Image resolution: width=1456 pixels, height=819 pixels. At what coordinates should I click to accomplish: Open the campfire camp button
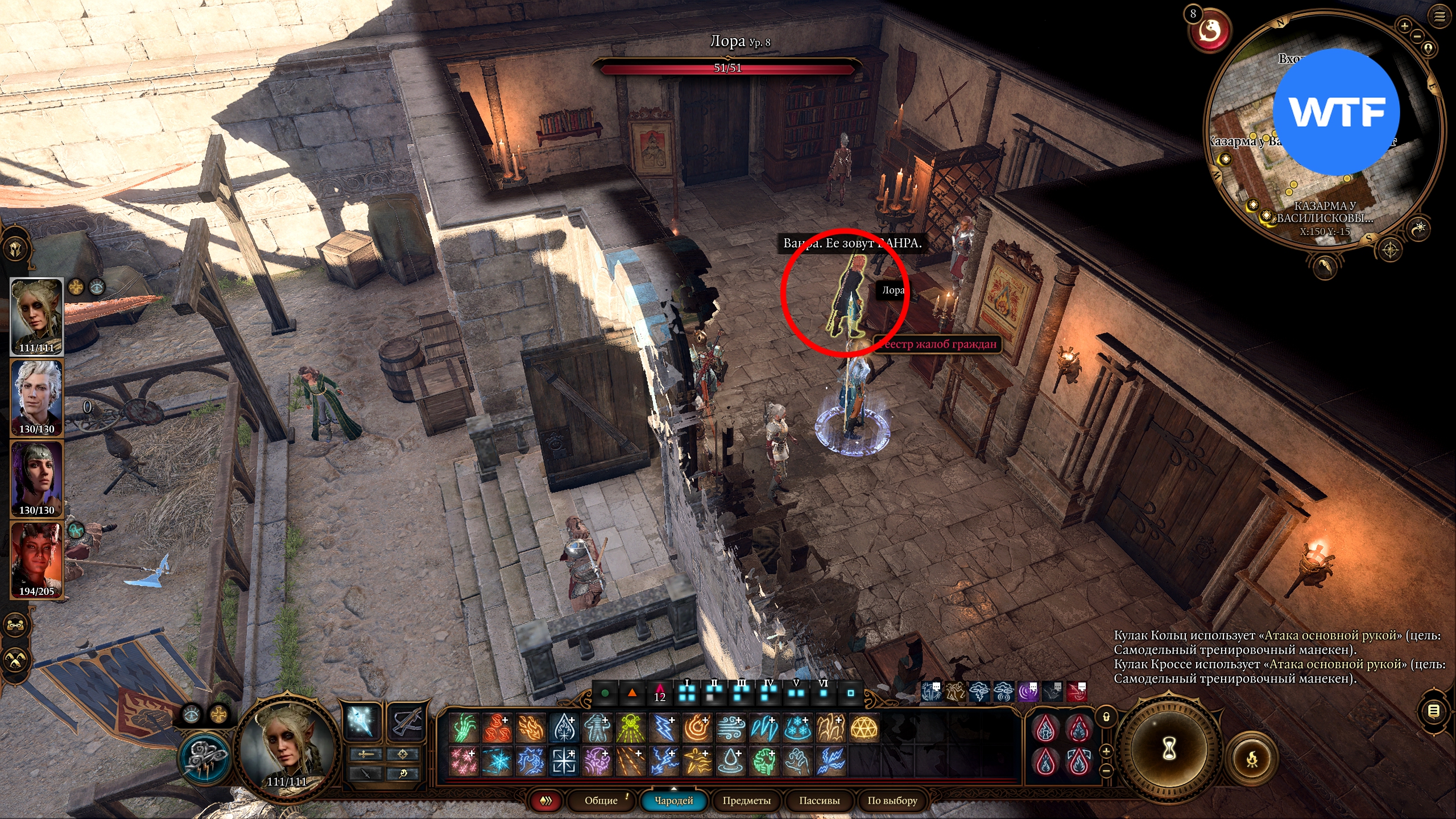point(1252,758)
